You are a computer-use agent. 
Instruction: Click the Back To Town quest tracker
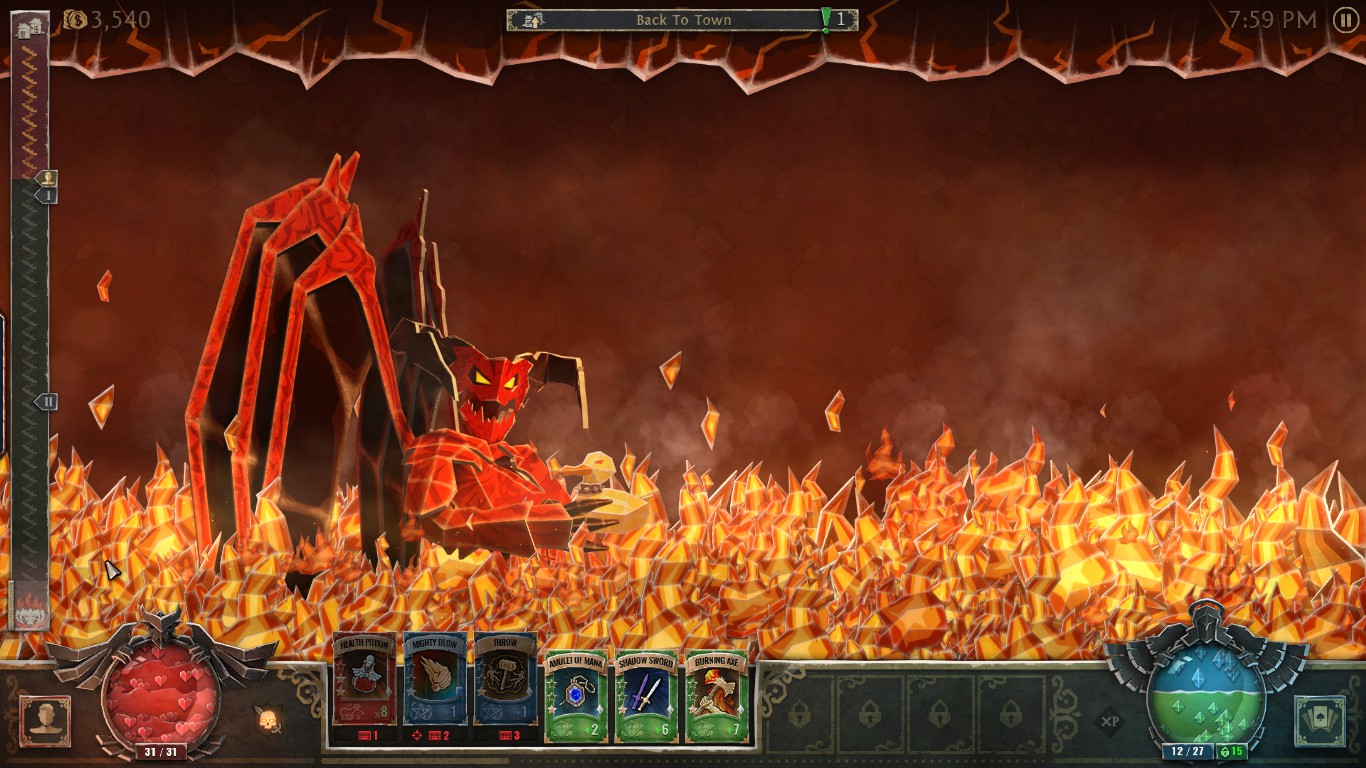tap(682, 20)
